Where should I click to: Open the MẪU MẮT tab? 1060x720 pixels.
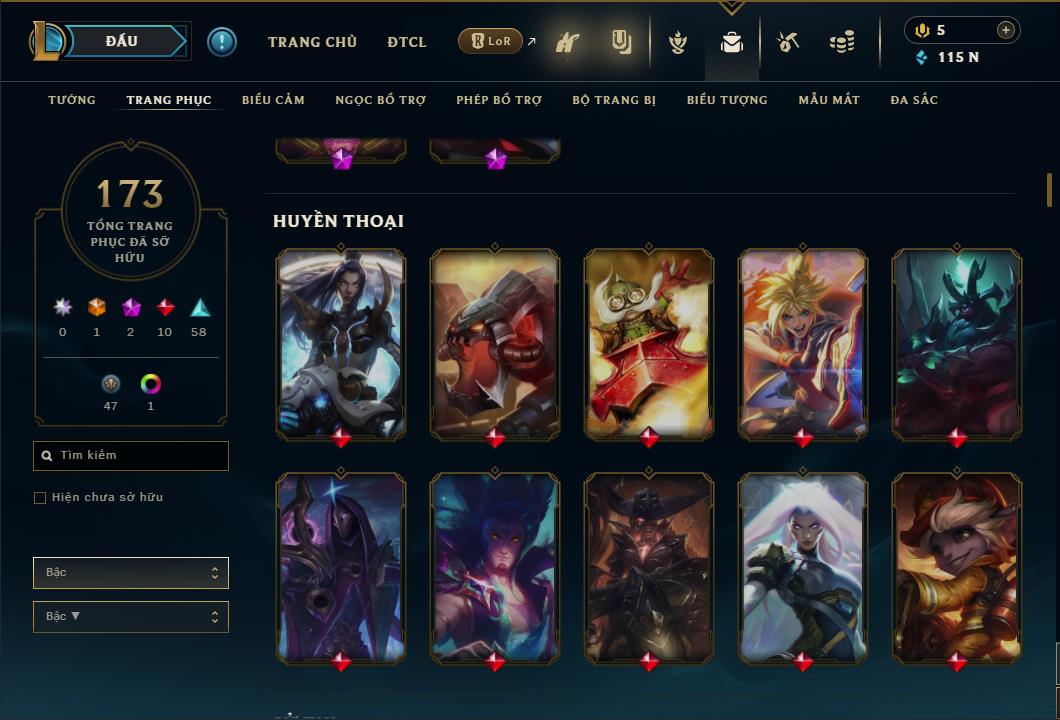(x=829, y=100)
